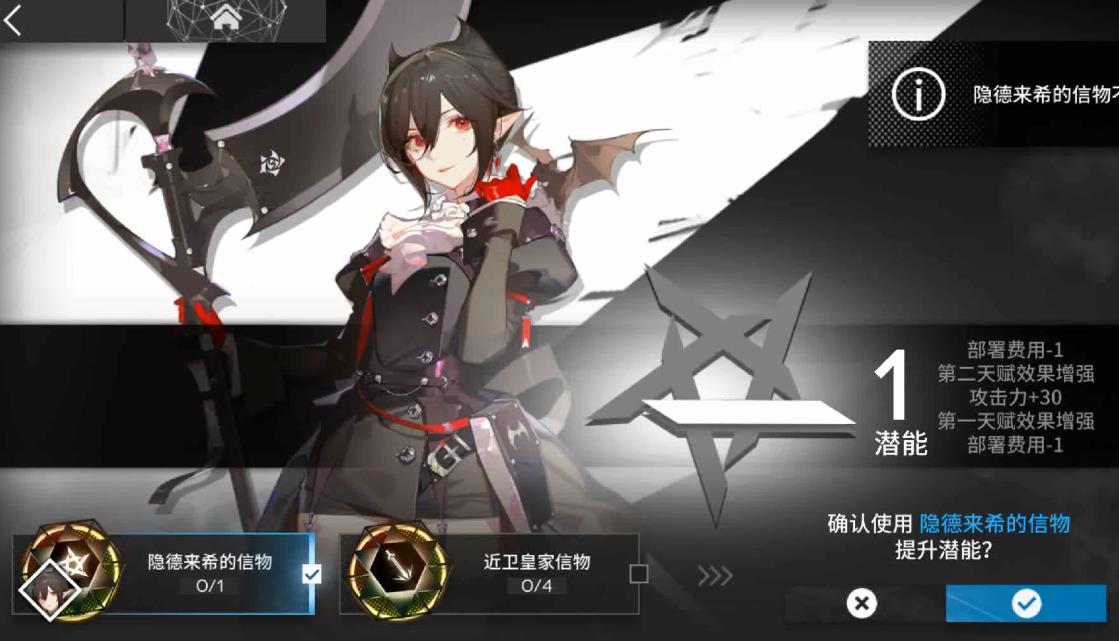Uncheck the 隐德来希的信物 checkbox
Image resolution: width=1119 pixels, height=641 pixels.
[311, 574]
